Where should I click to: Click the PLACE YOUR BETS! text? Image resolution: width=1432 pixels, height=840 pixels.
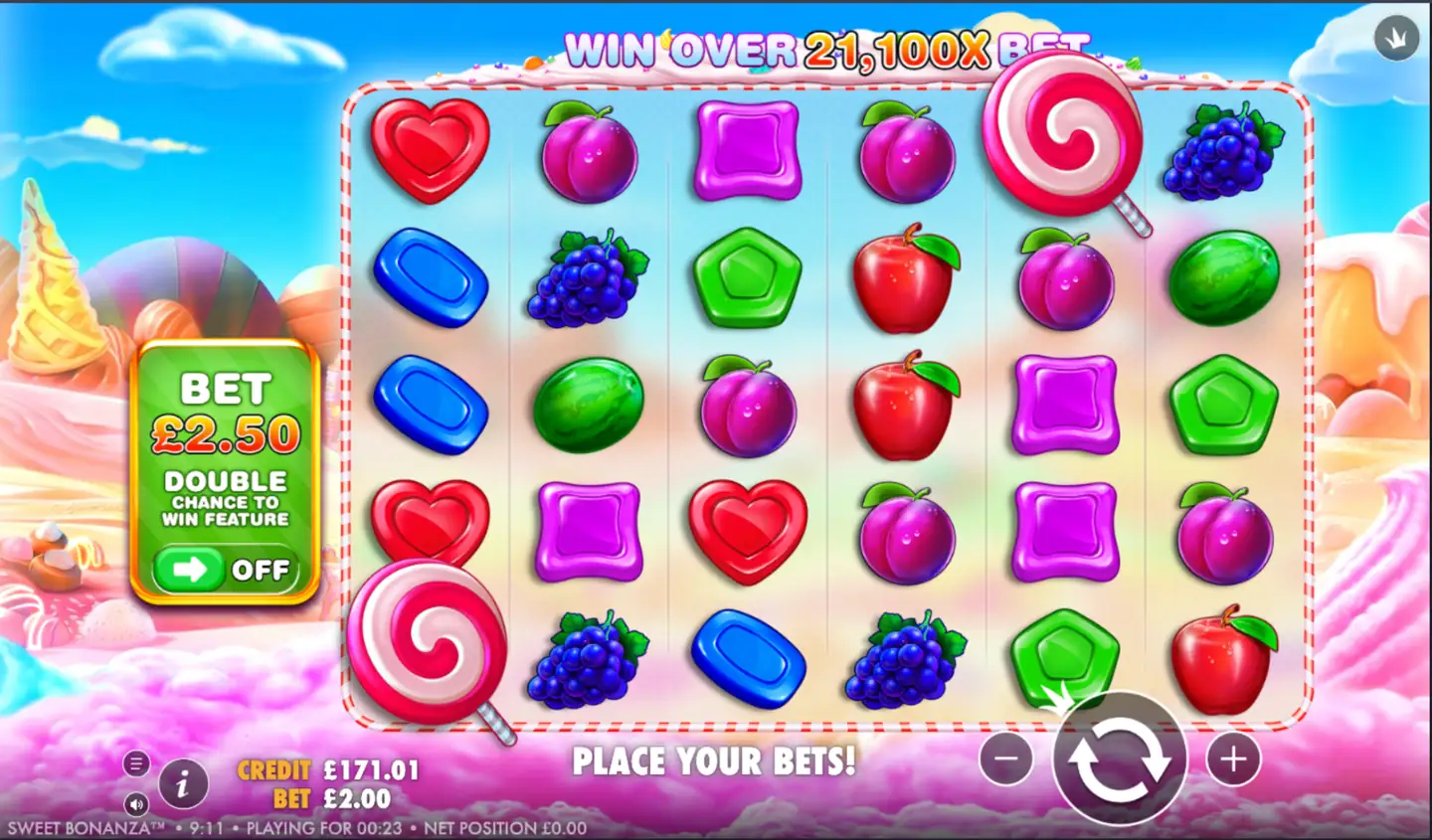pyautogui.click(x=714, y=761)
